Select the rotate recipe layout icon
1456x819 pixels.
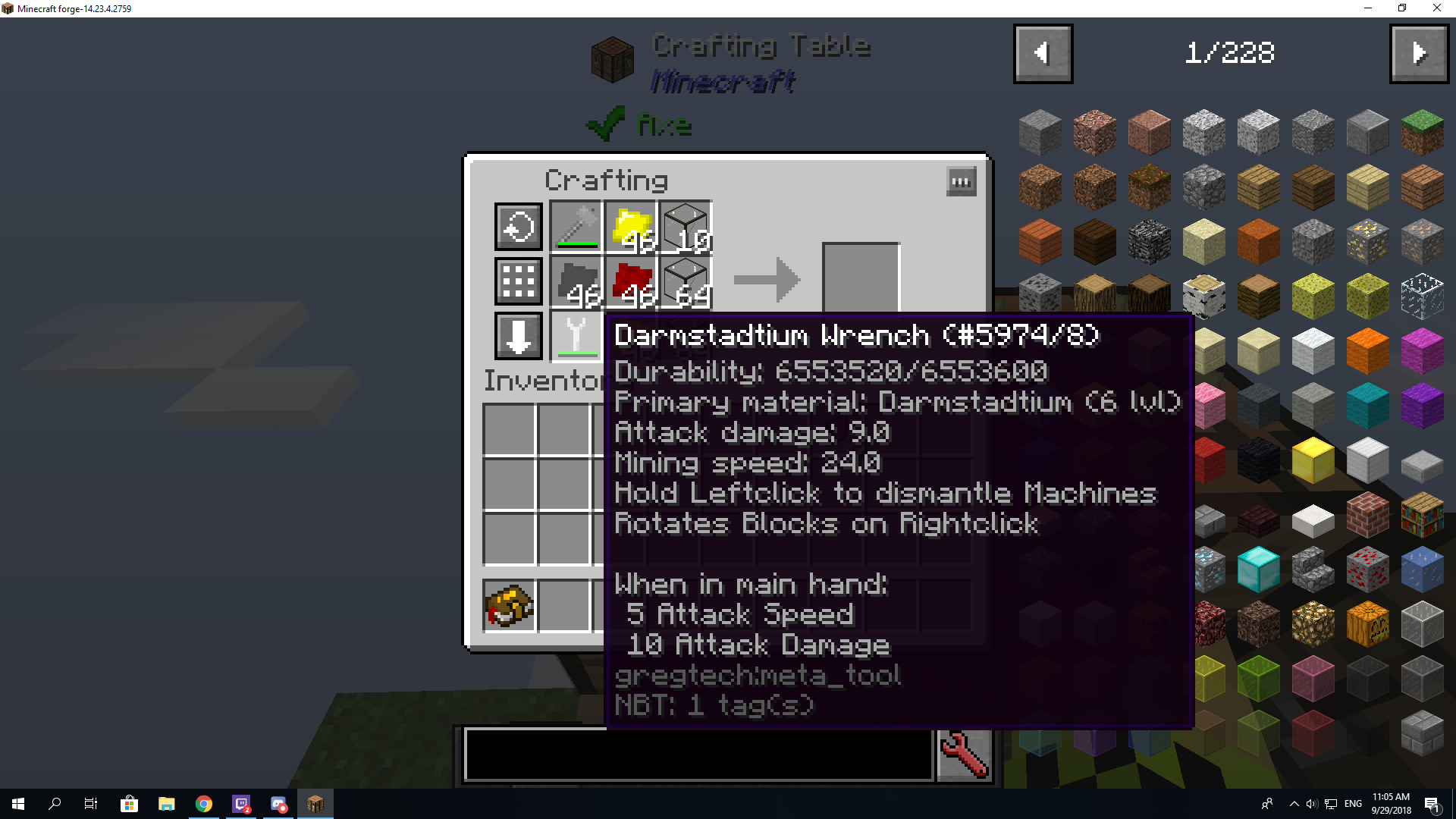[x=518, y=226]
